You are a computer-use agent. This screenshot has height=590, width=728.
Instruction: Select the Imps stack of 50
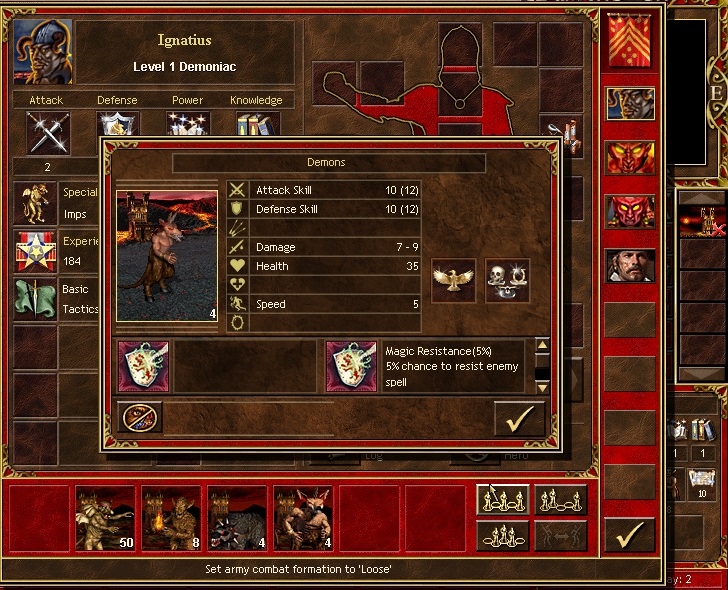point(105,518)
